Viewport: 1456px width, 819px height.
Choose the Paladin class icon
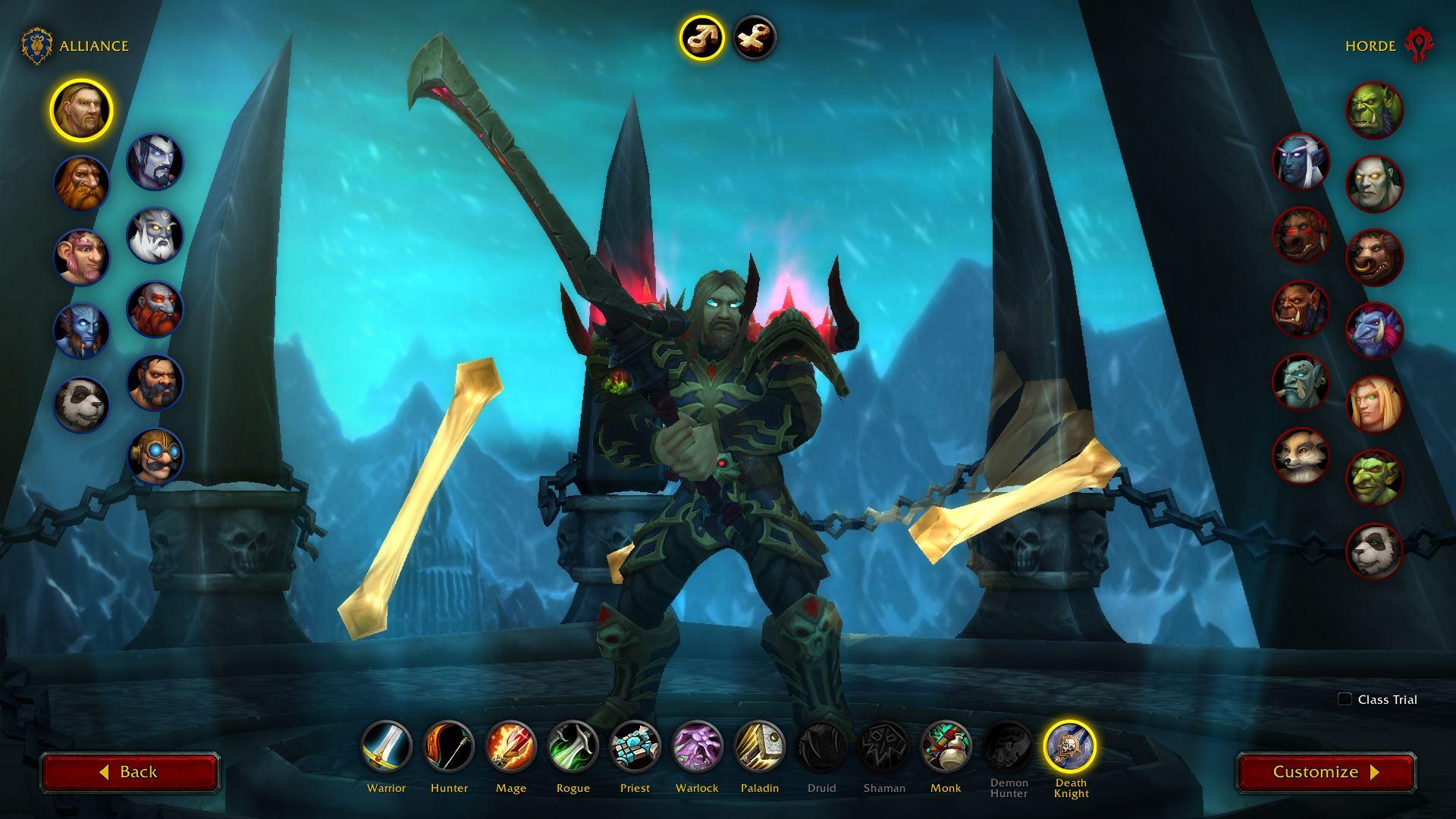[x=759, y=747]
